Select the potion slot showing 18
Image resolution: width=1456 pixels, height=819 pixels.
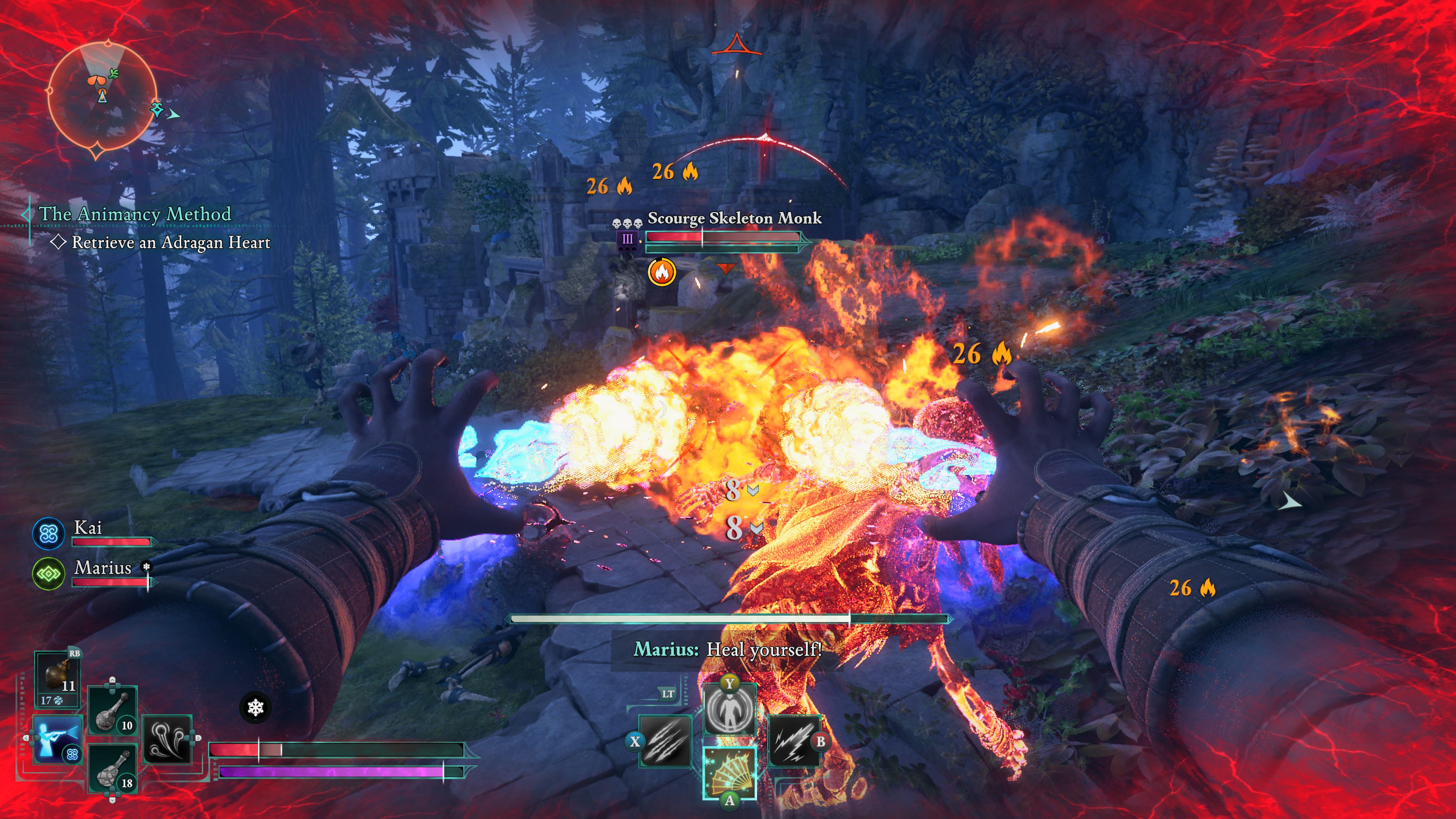point(113,770)
